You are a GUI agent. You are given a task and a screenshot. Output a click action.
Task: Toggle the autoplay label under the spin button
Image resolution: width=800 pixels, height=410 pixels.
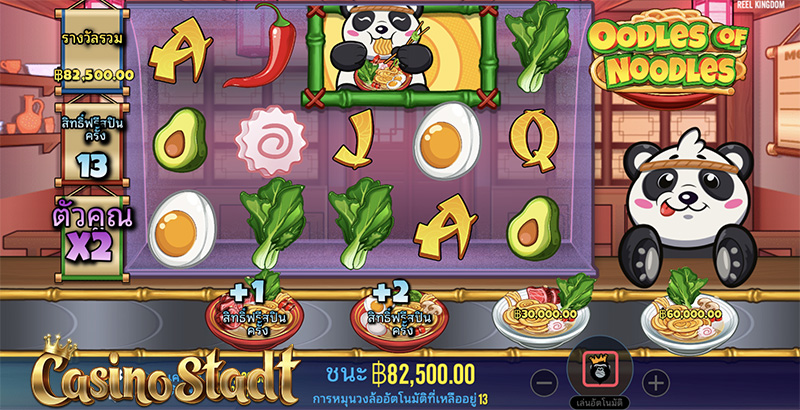(x=598, y=403)
